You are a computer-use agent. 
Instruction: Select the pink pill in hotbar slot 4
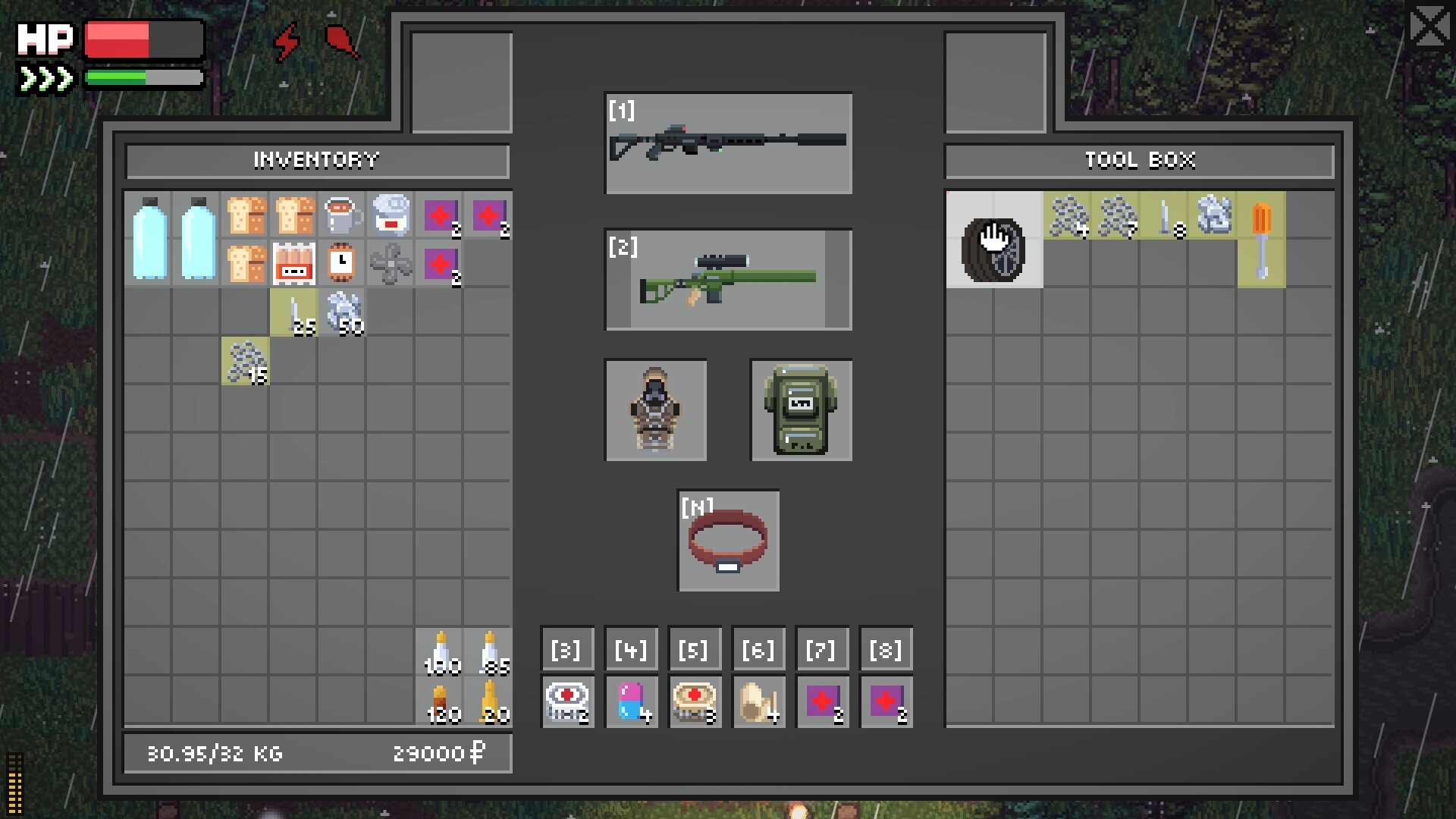632,701
